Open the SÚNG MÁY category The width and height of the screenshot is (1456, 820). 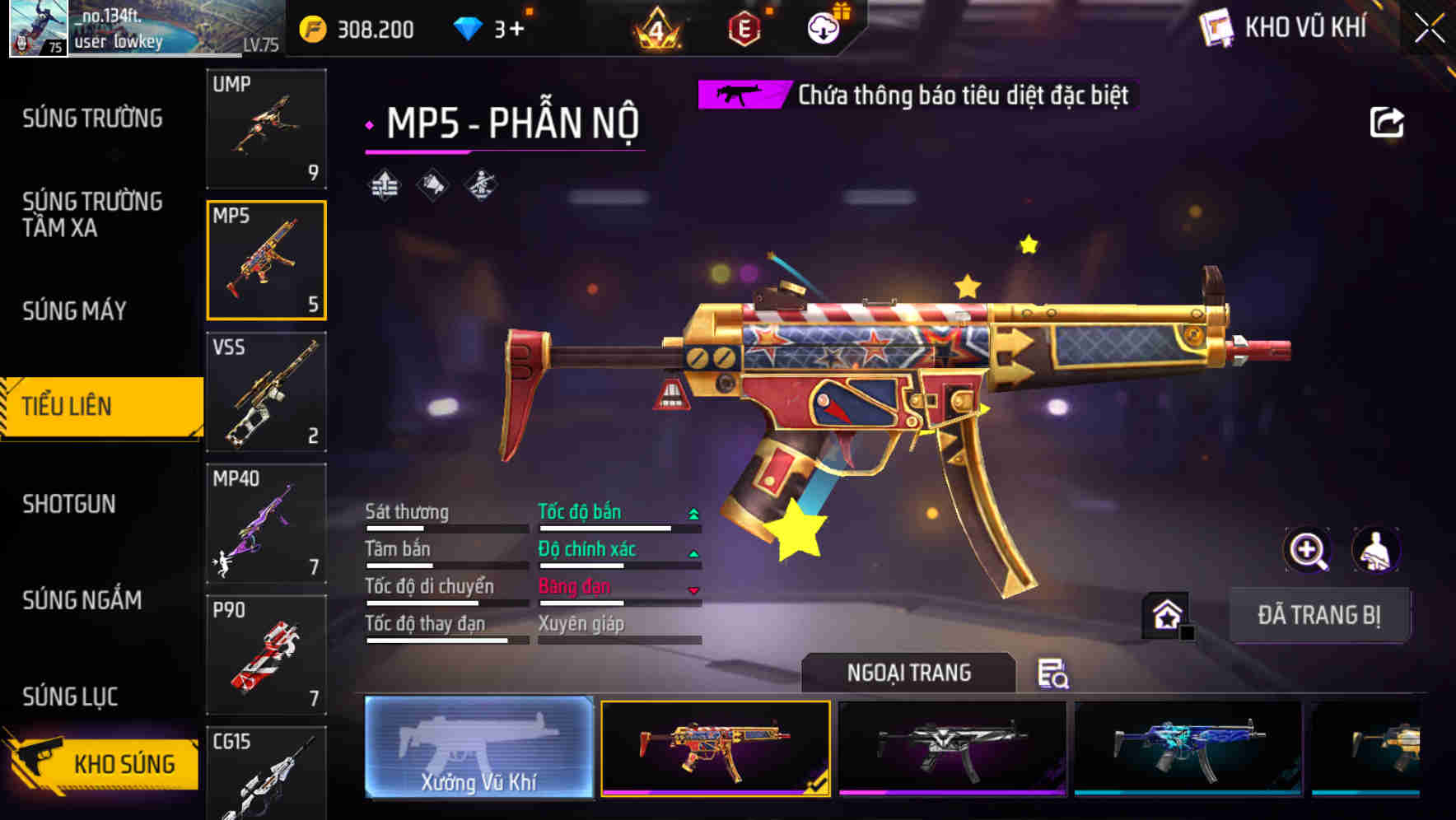(75, 310)
